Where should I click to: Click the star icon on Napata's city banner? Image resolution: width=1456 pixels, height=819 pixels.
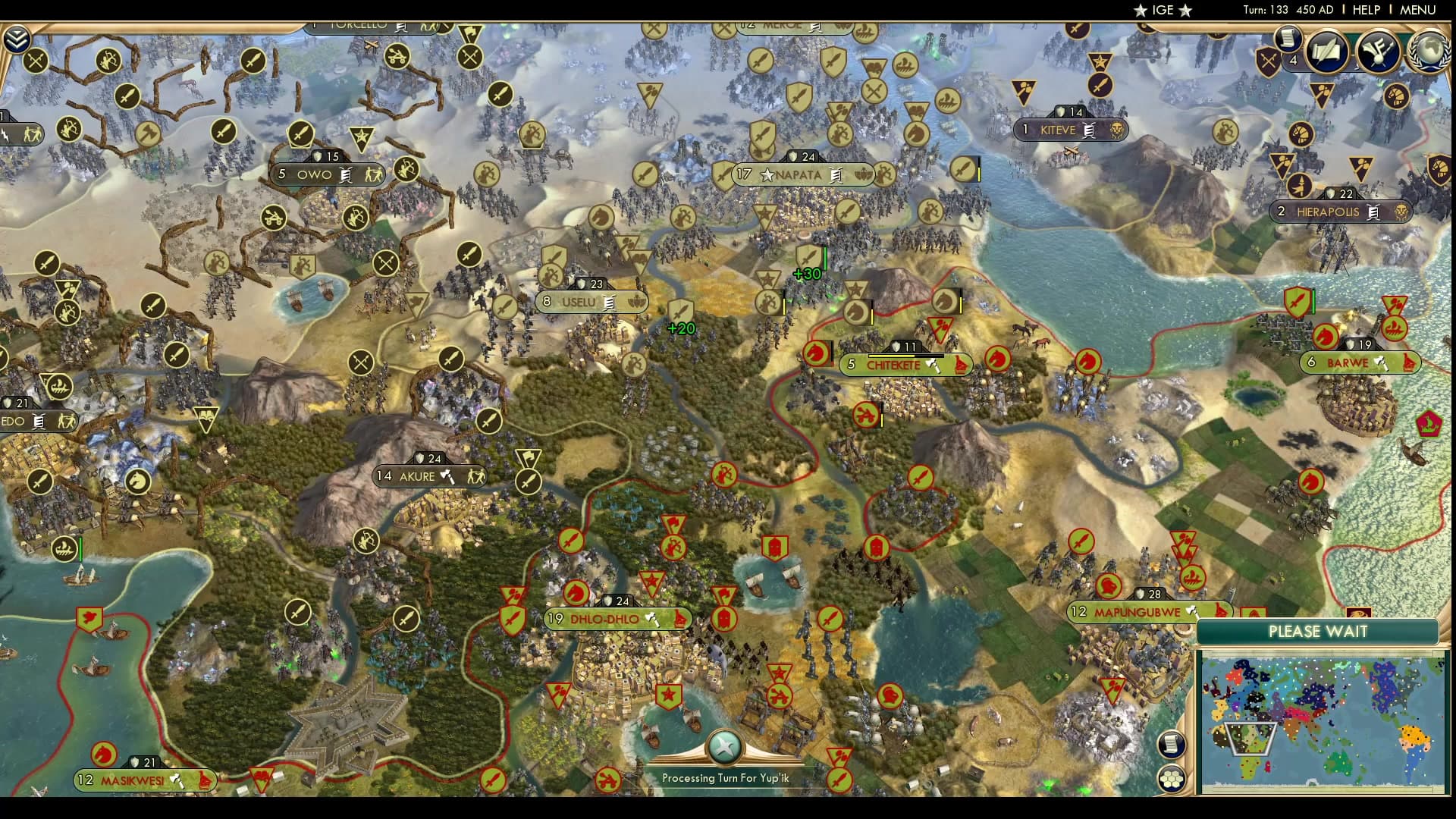766,175
